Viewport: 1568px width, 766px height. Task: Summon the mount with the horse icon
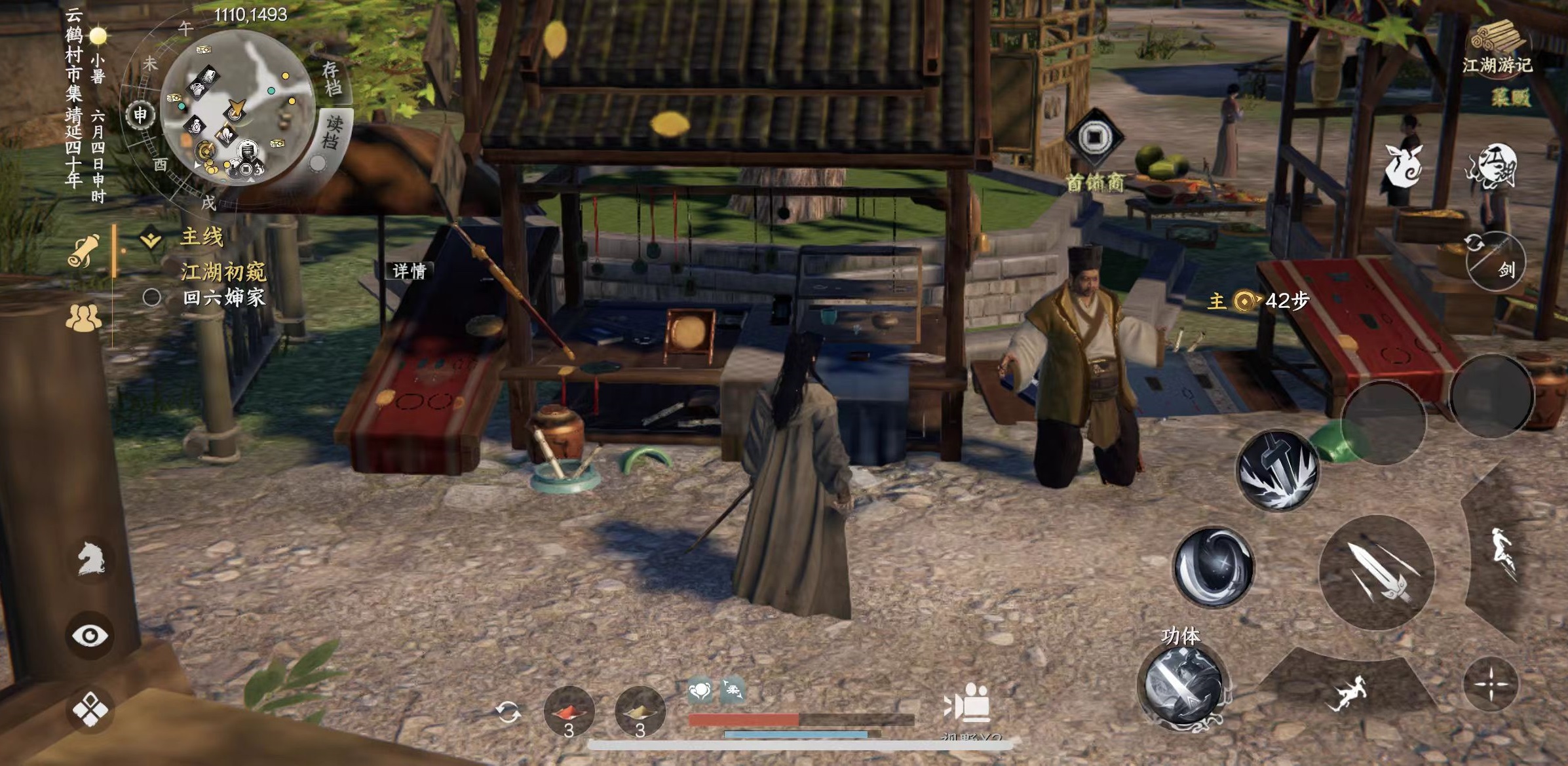pyautogui.click(x=90, y=559)
